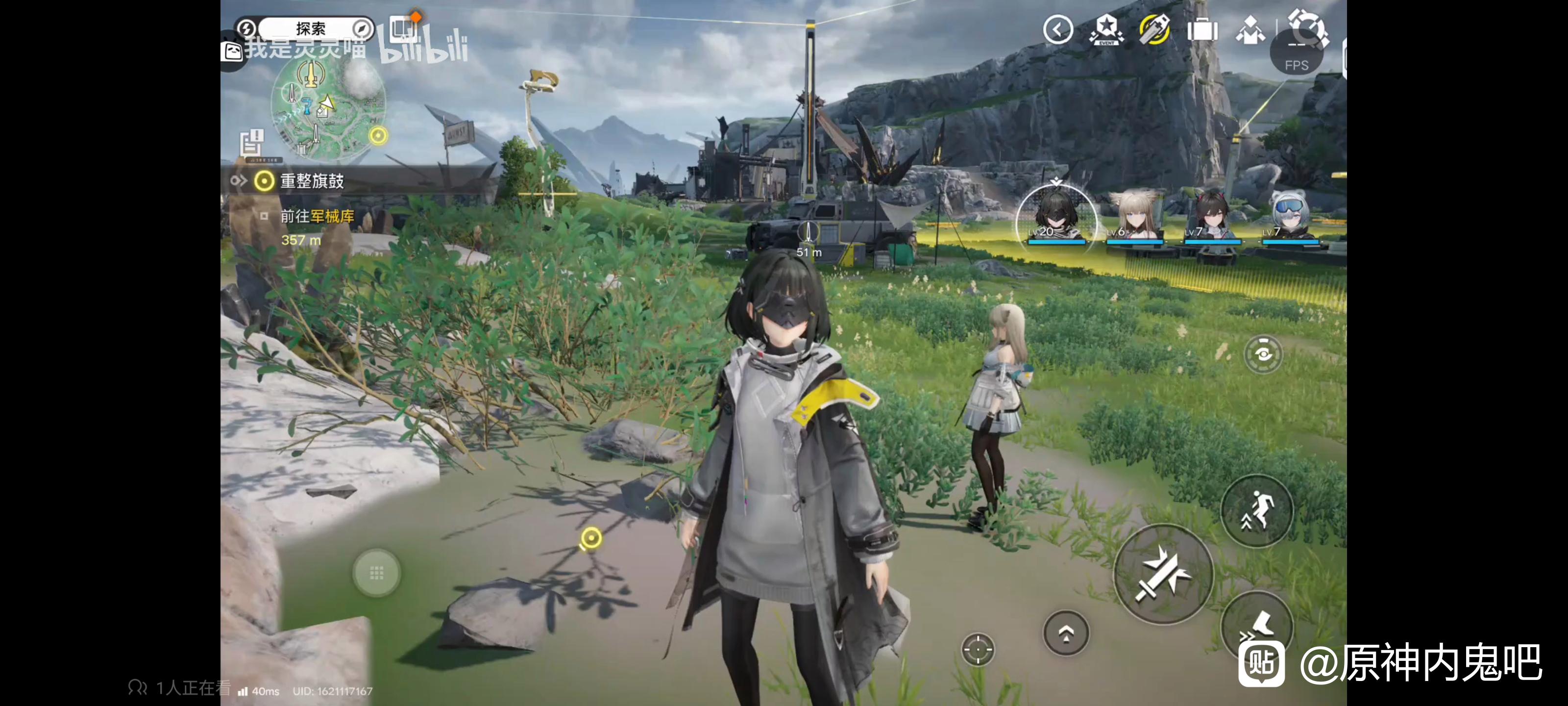Screen dimensions: 1568x706
Task: Tap the sword attack button
Action: coord(1163,574)
